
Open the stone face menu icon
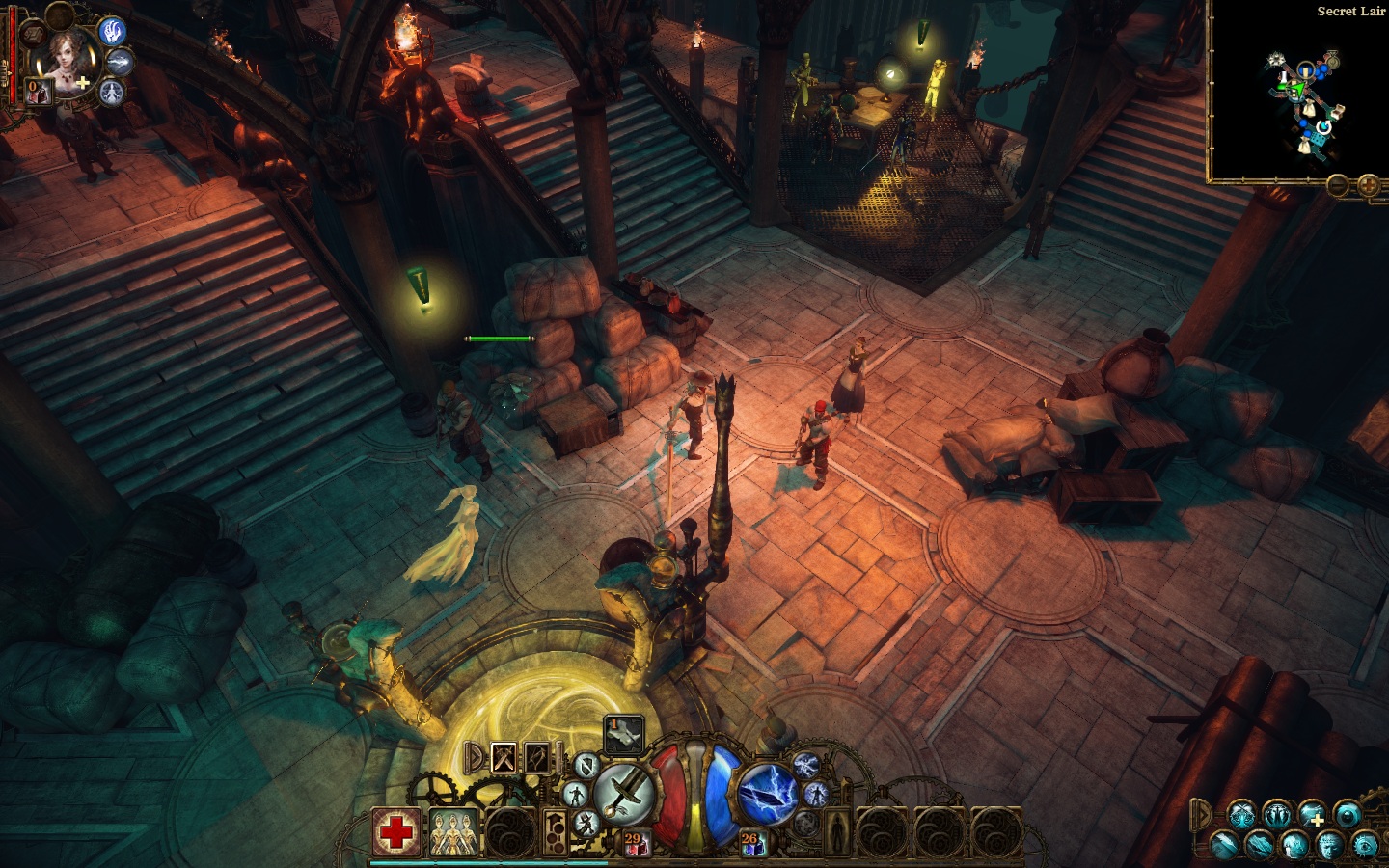click(x=1329, y=846)
